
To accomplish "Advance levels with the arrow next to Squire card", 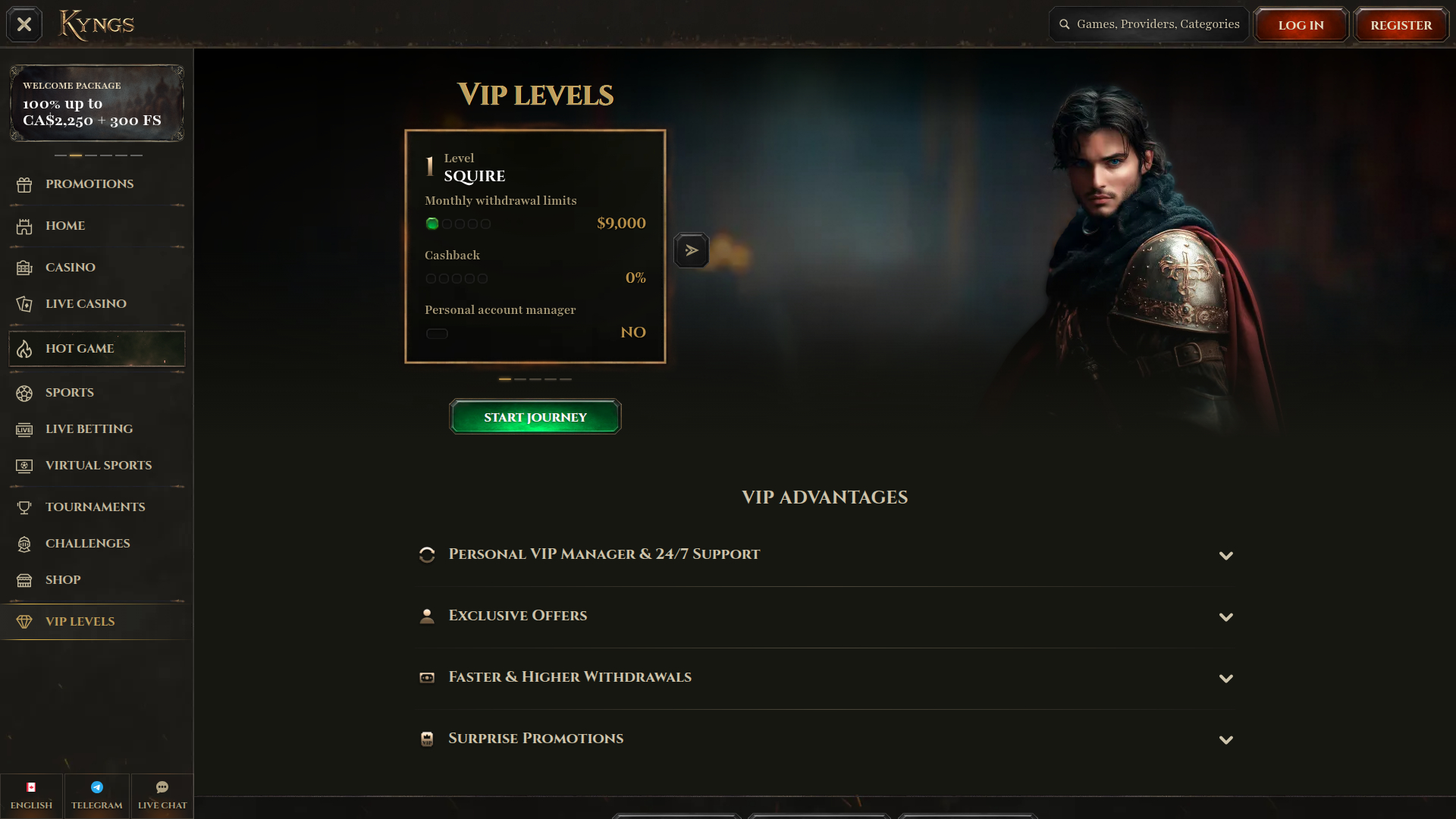I will 691,249.
